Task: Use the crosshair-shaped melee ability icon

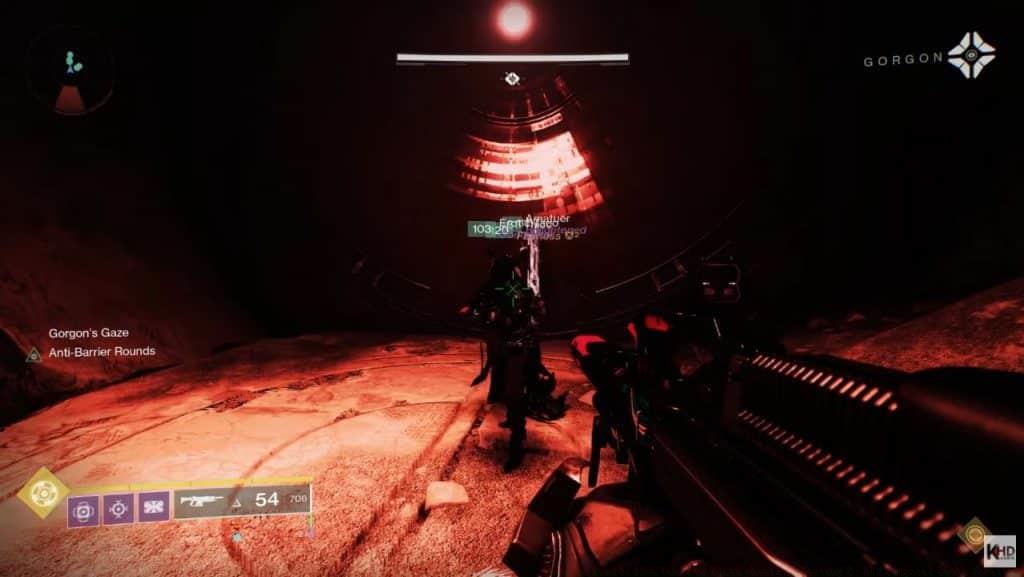Action: tap(118, 510)
